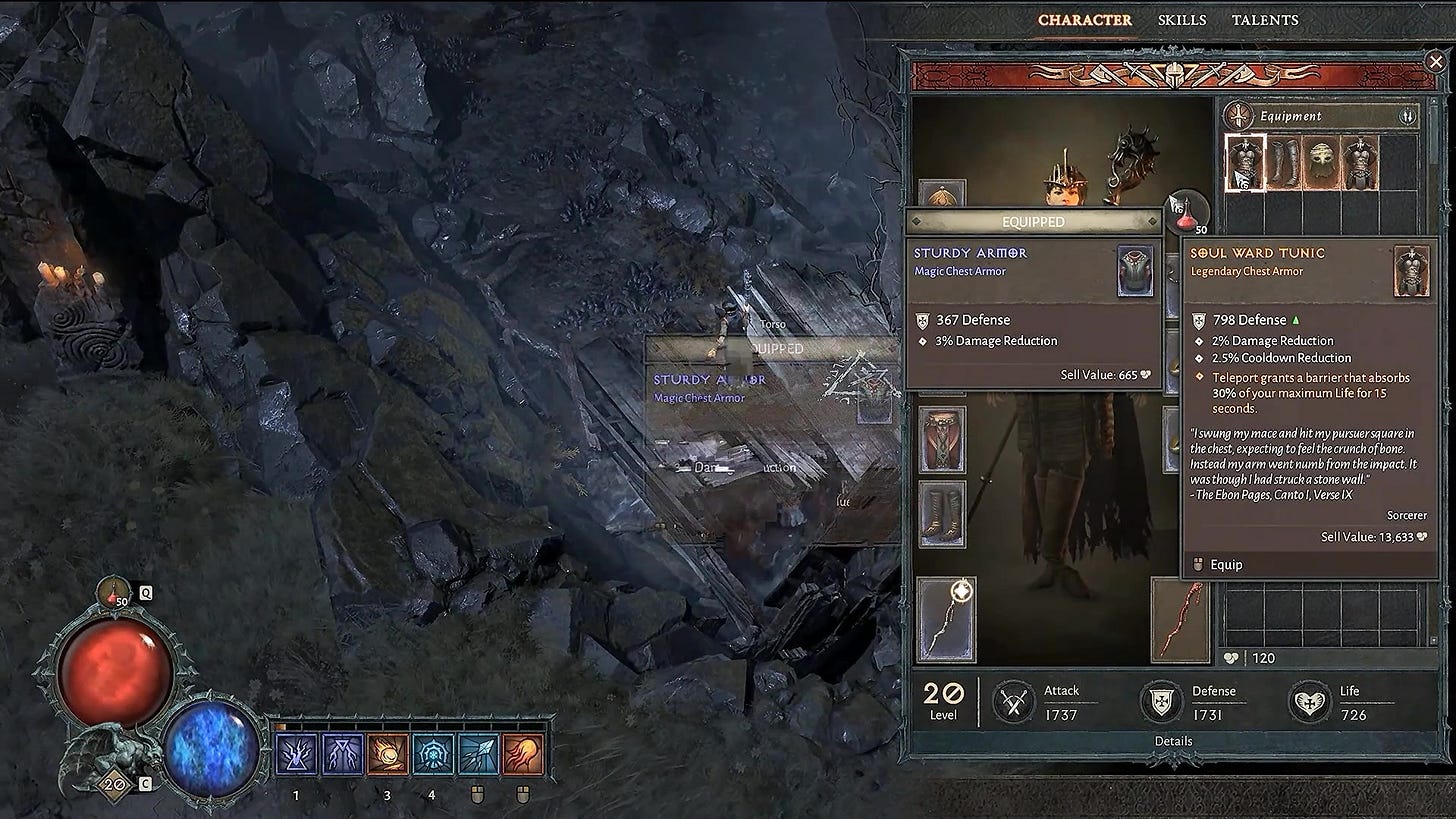Click the Equipment category icon
This screenshot has width=1456, height=819.
pyautogui.click(x=1241, y=116)
